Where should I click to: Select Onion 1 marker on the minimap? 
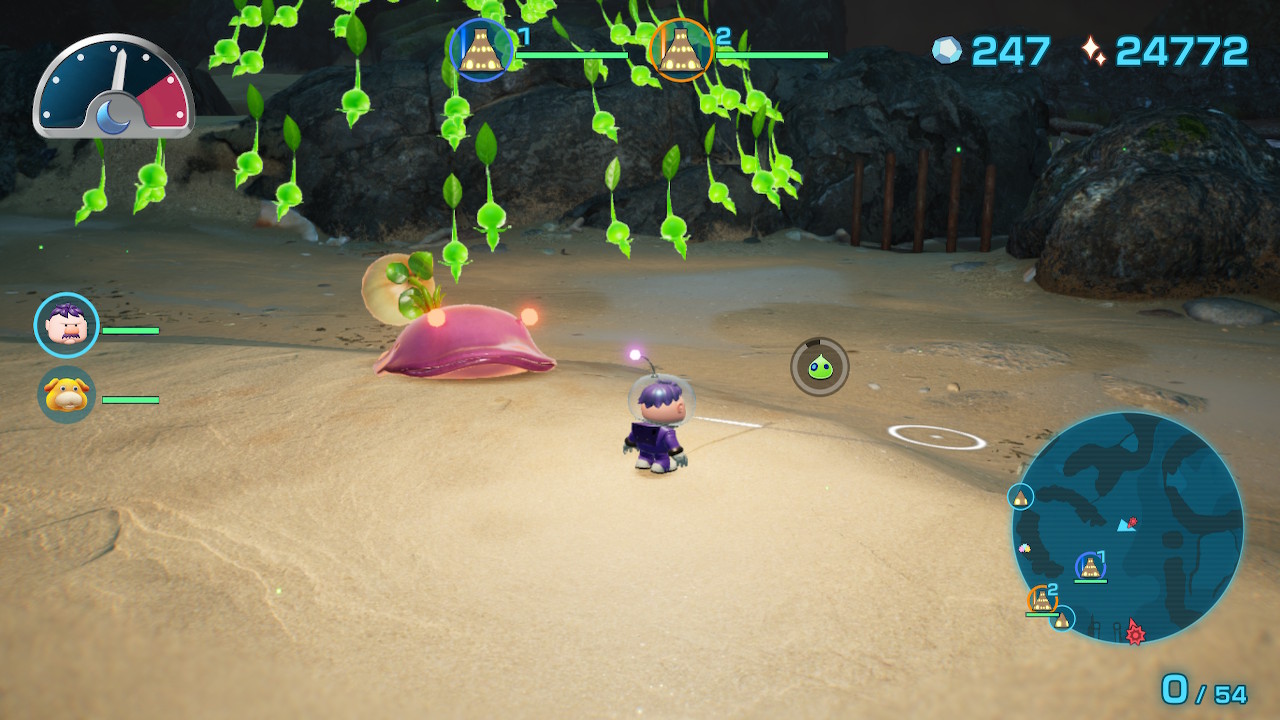(x=1092, y=567)
